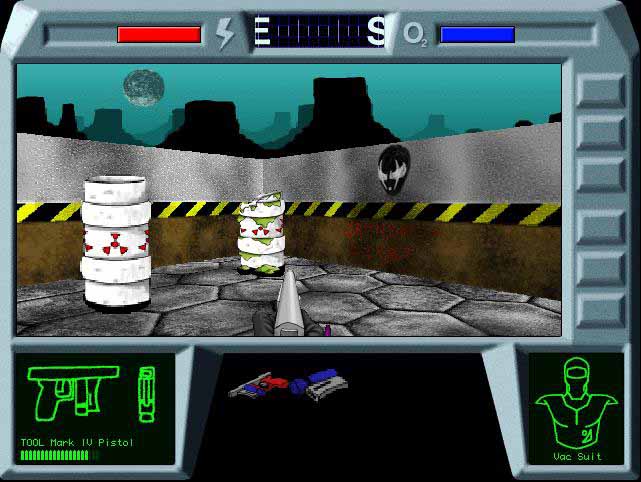Click the compass heading display

(x=320, y=32)
